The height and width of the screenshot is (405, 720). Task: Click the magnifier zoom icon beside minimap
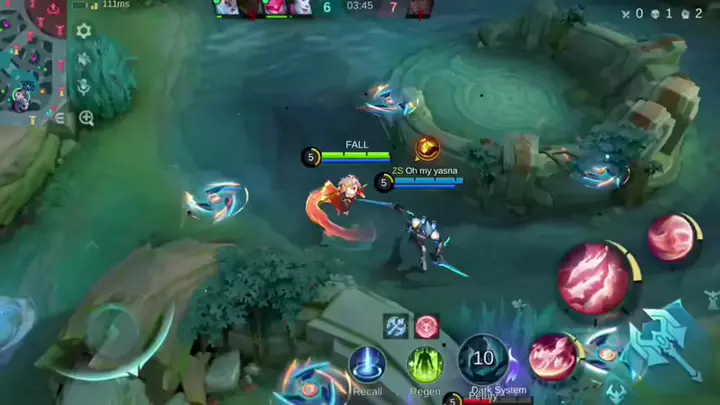coord(86,118)
